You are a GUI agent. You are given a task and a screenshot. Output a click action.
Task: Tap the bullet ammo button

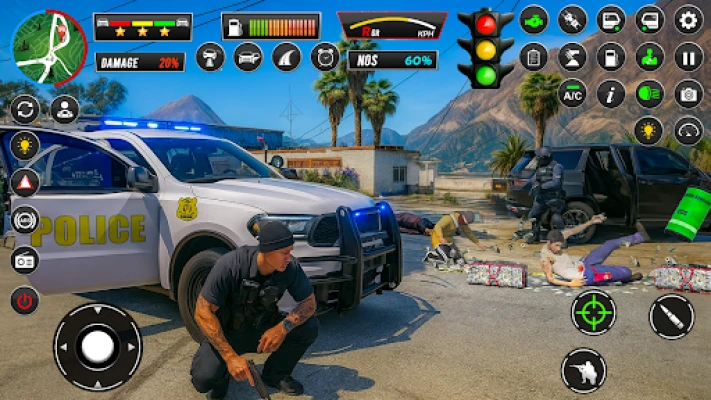point(670,317)
